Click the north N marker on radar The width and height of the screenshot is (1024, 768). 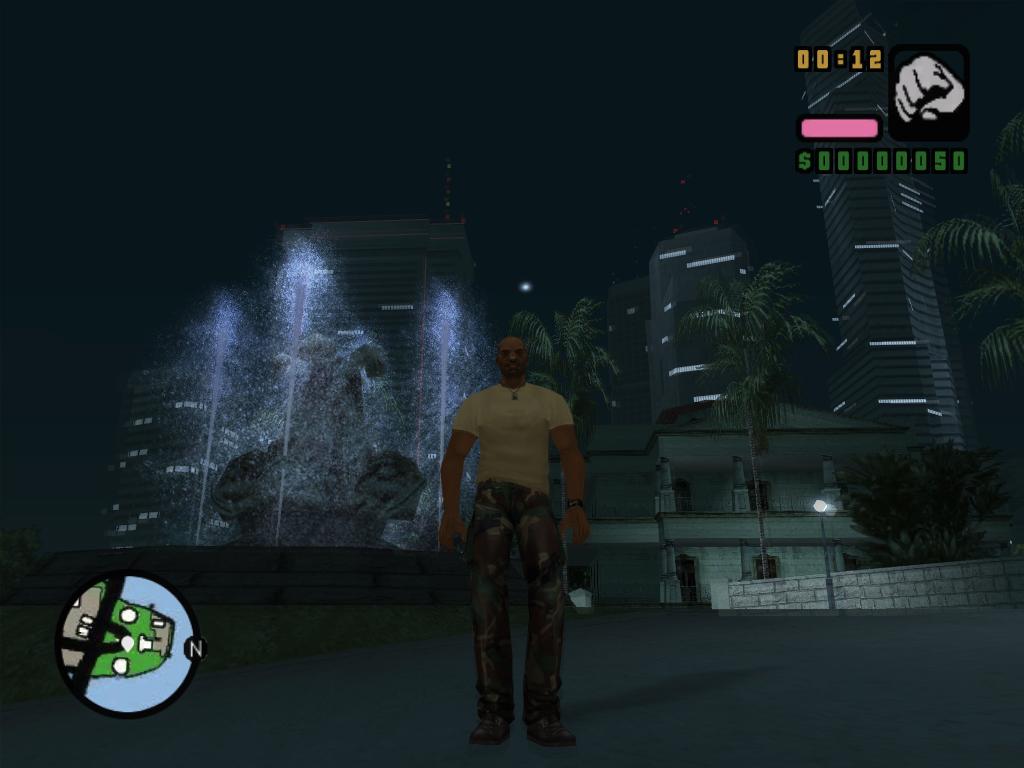(195, 649)
